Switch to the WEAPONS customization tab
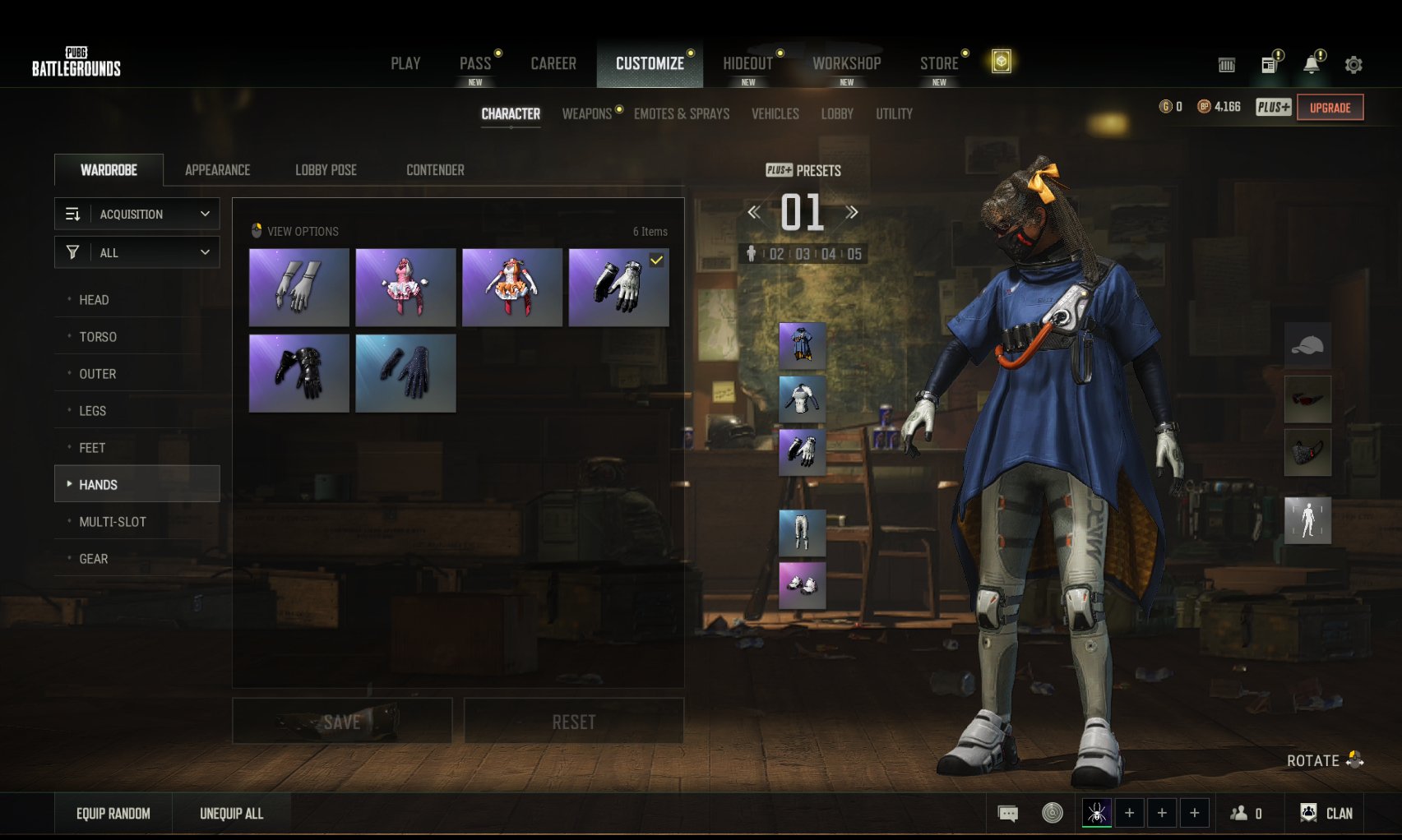Image resolution: width=1402 pixels, height=840 pixels. 586,113
